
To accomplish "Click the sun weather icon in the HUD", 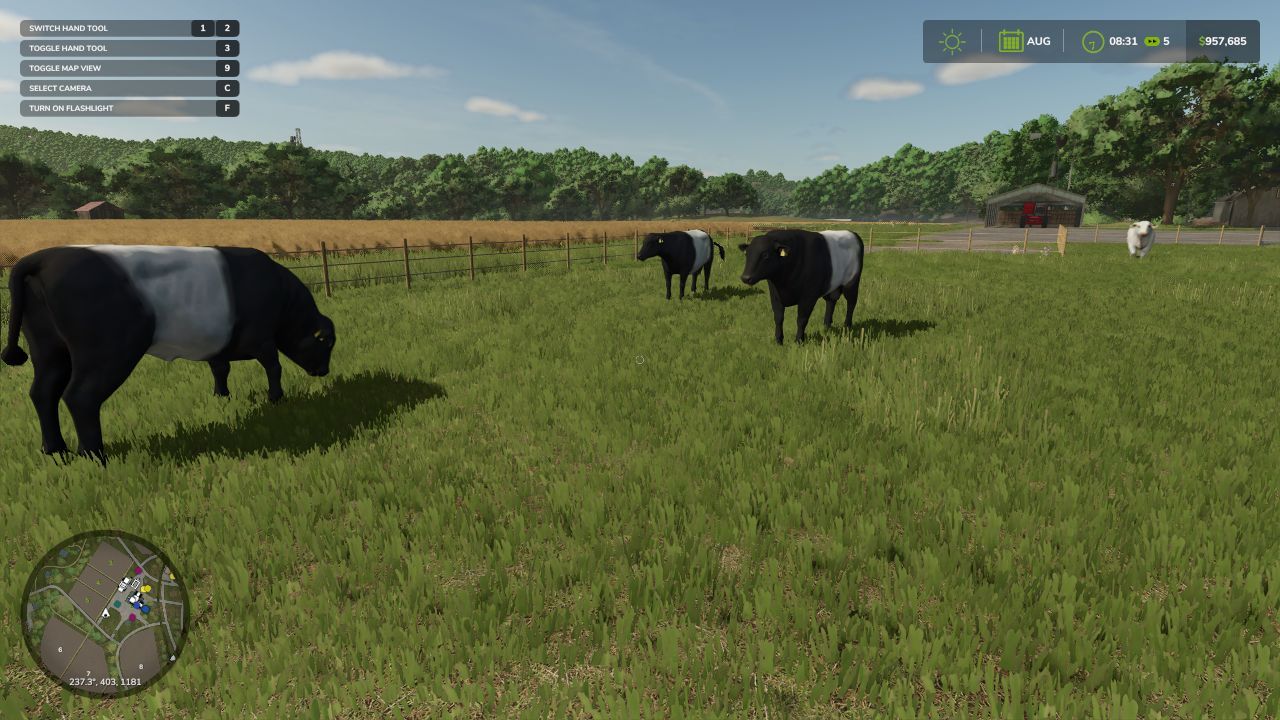I will click(952, 41).
